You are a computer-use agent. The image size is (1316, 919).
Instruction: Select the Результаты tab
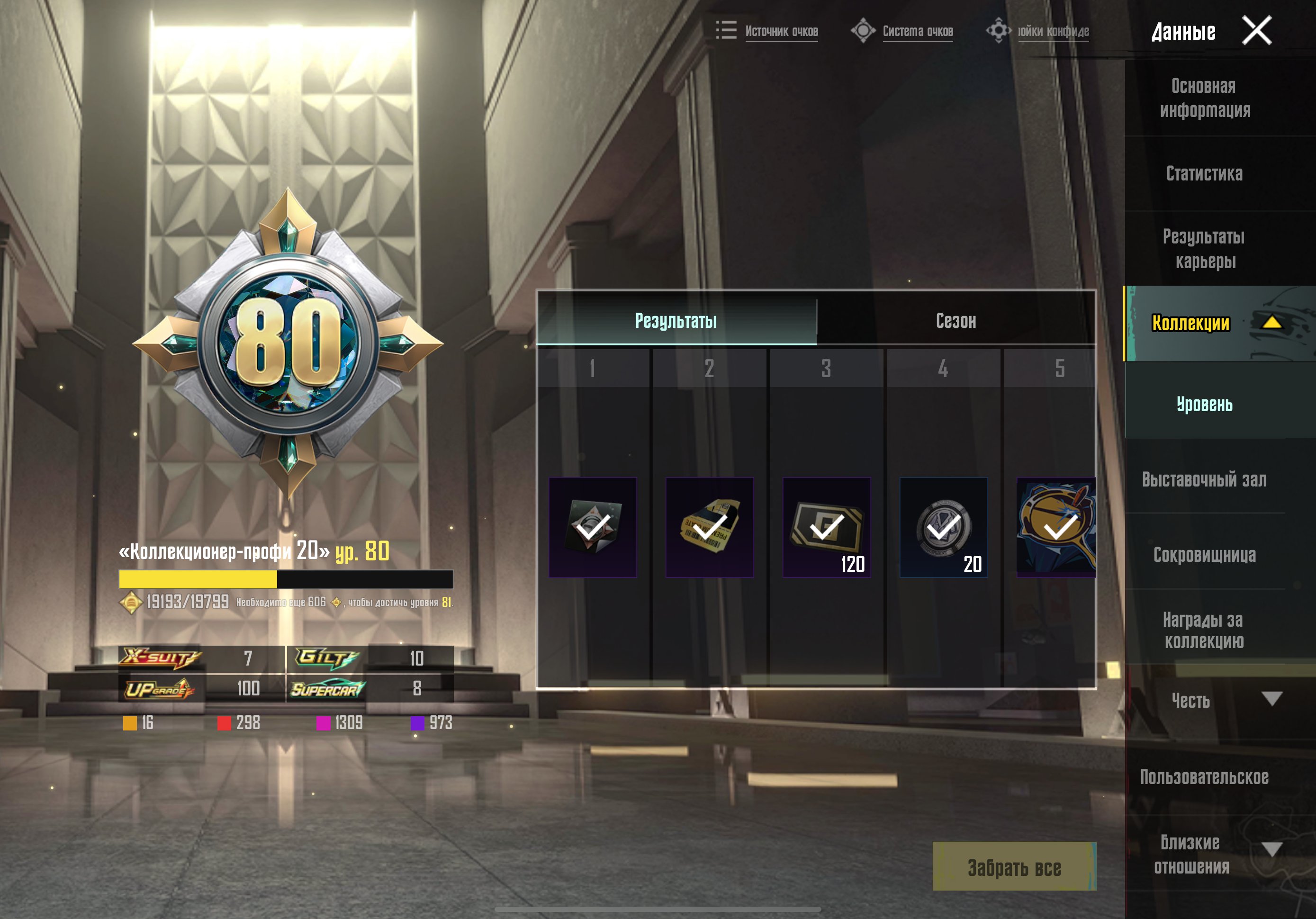tap(676, 321)
